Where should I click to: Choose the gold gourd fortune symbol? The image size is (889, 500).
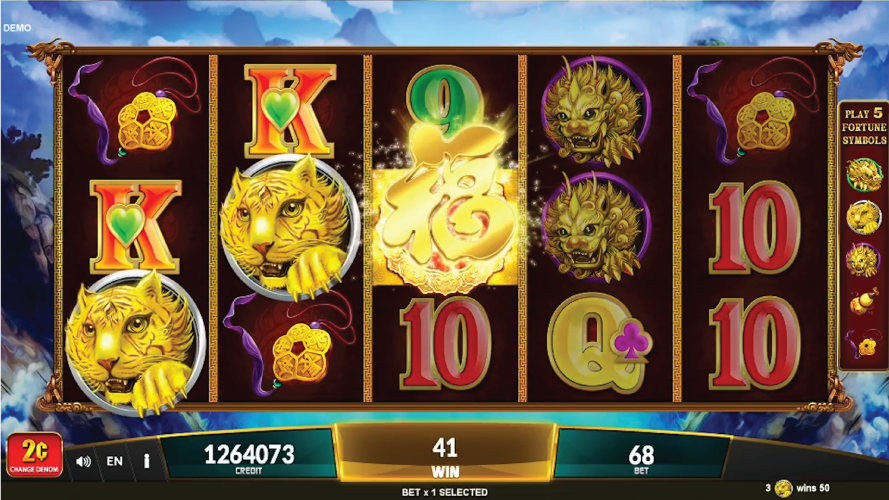pos(863,303)
